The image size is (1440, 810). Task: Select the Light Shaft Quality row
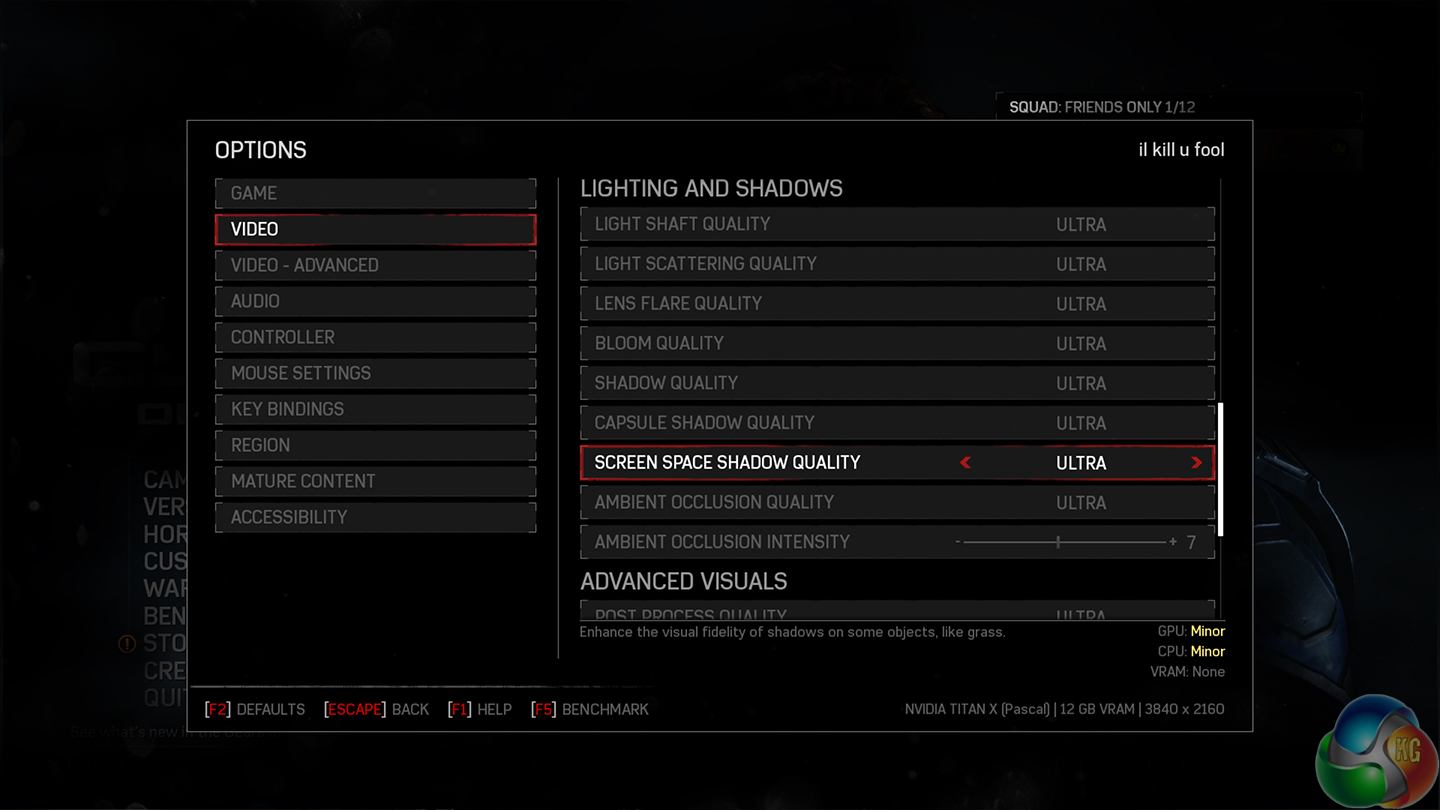tap(897, 224)
